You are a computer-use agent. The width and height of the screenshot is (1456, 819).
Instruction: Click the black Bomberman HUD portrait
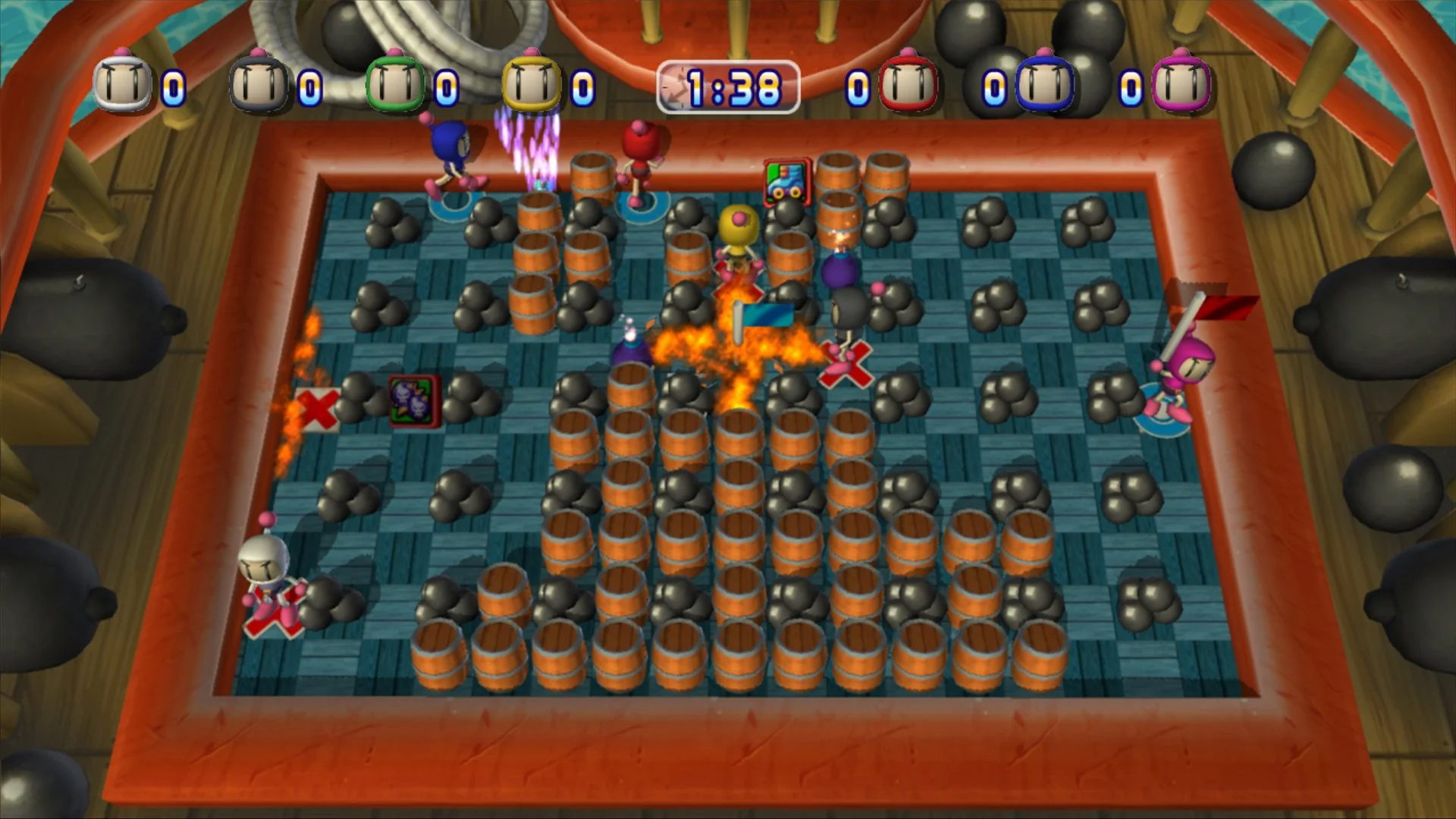click(258, 83)
